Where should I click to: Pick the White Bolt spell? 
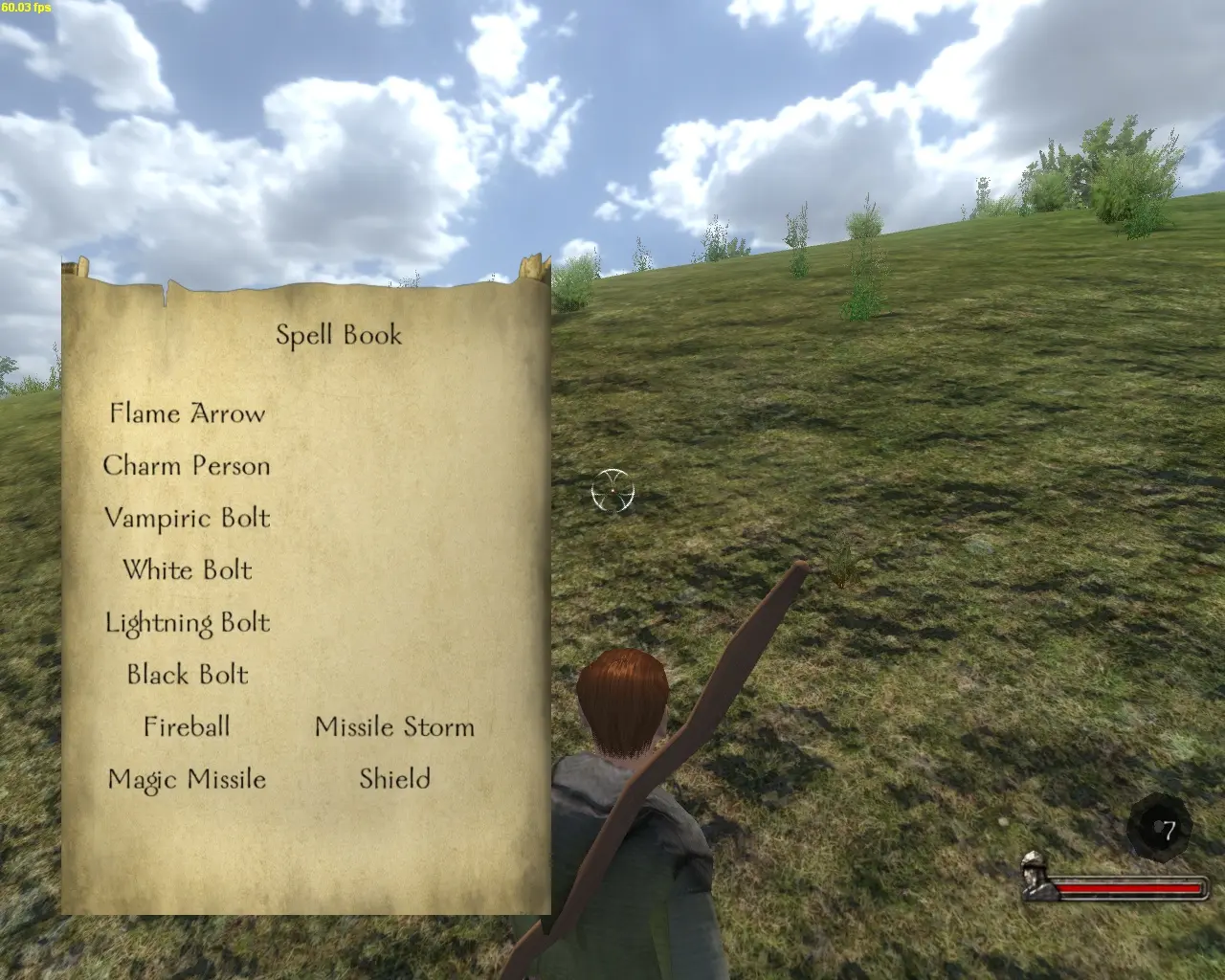187,570
